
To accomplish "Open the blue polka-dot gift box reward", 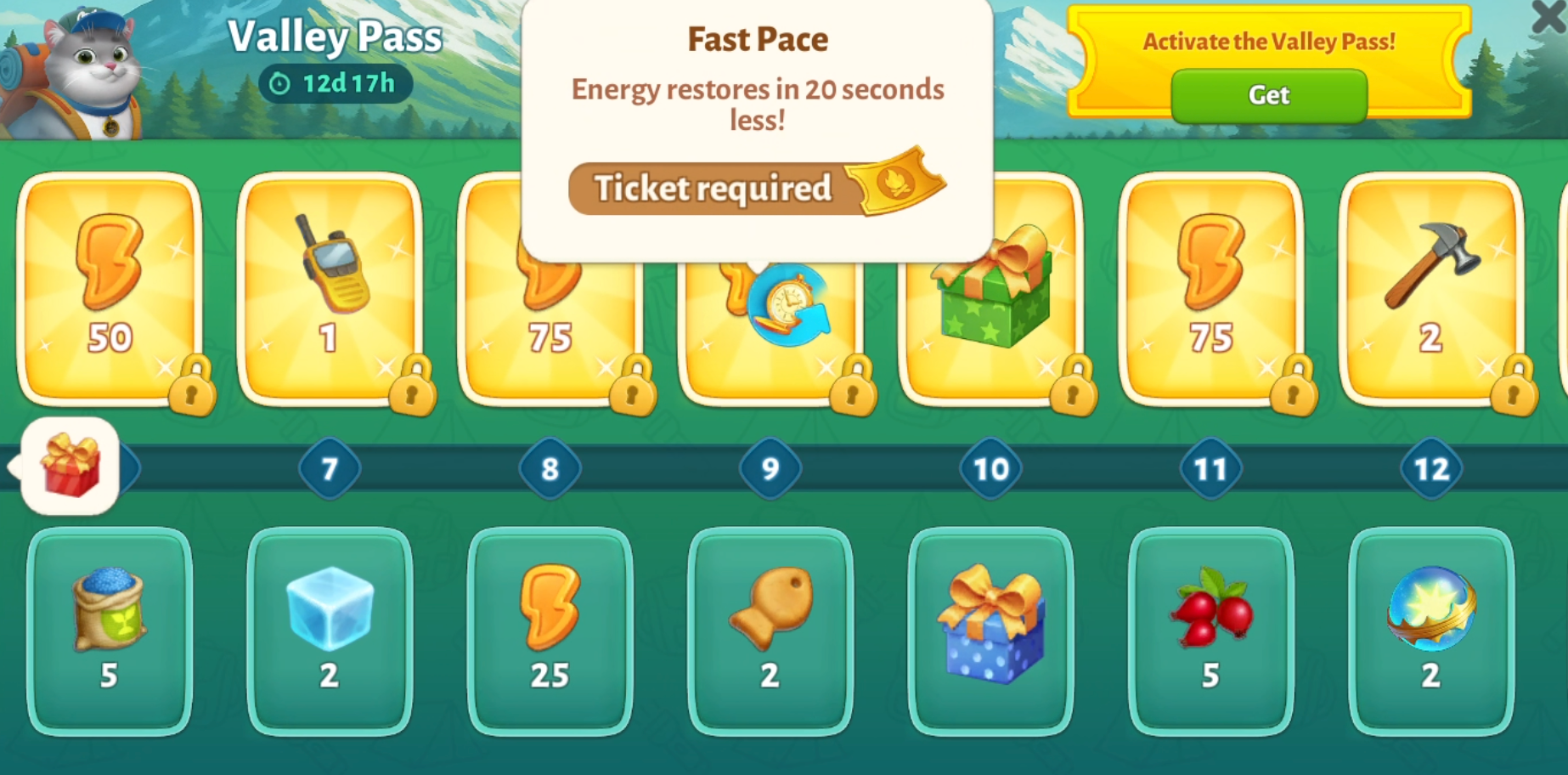I will point(990,631).
